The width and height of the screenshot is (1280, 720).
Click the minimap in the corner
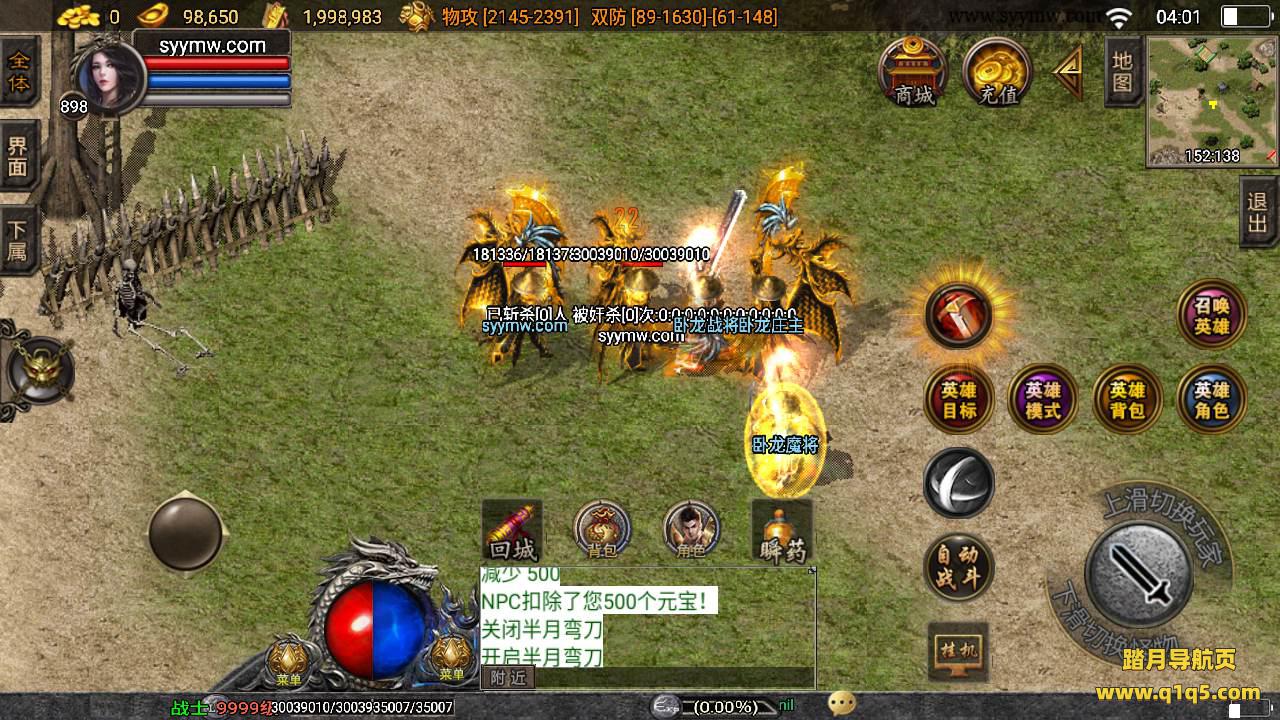(1212, 100)
